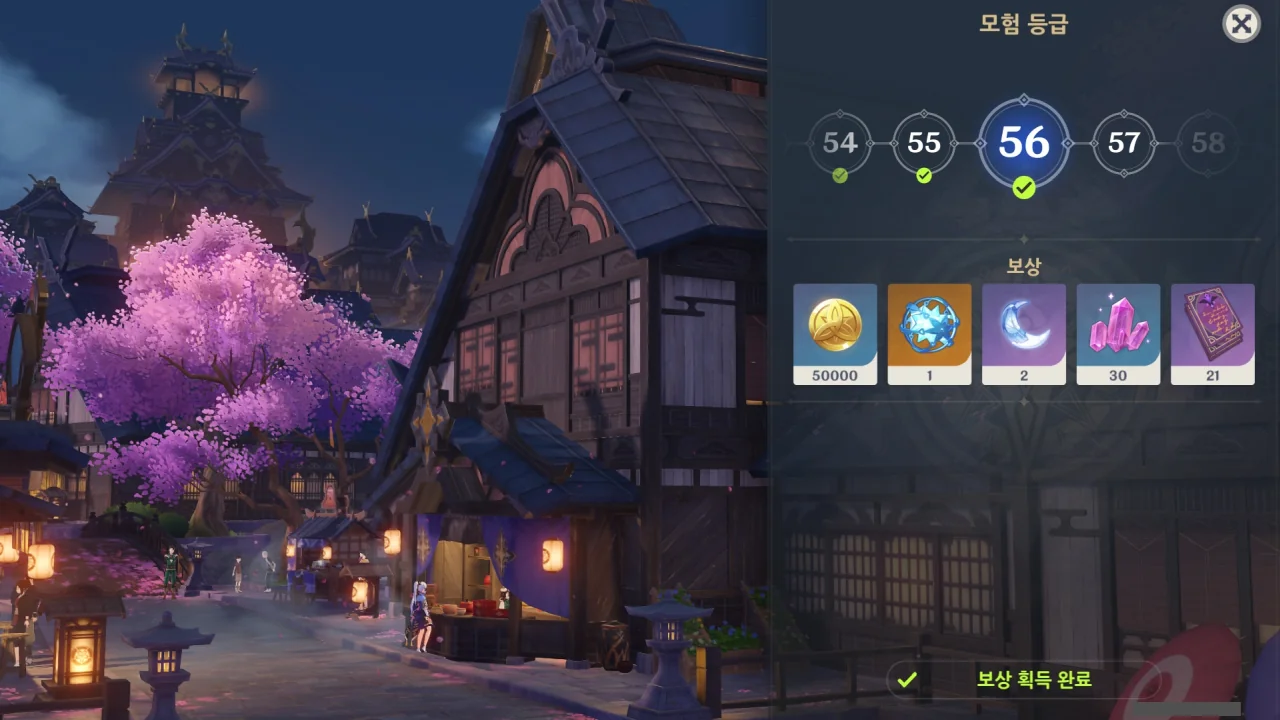This screenshot has height=720, width=1280.
Task: Select the faded rank 58 node
Action: click(x=1208, y=144)
